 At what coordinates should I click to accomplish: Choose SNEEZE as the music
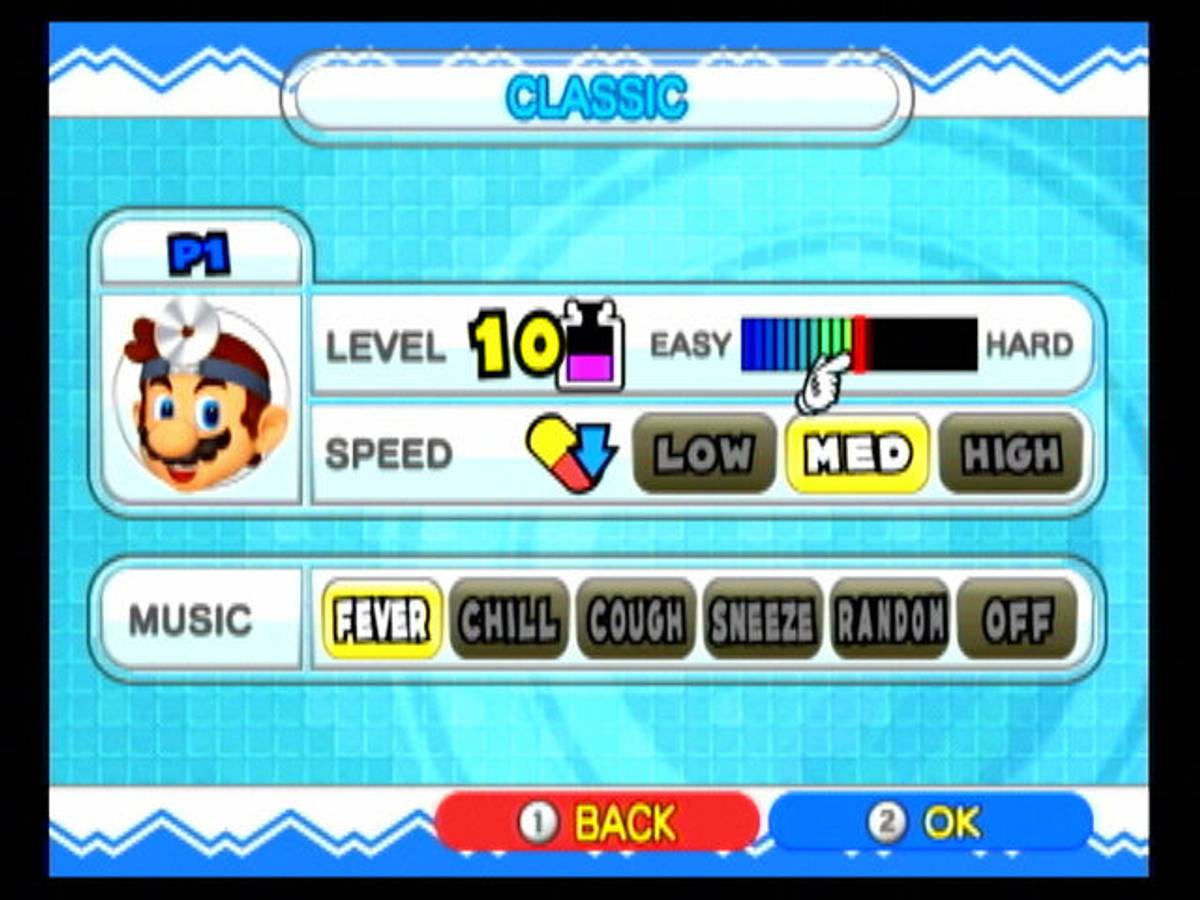[x=763, y=620]
